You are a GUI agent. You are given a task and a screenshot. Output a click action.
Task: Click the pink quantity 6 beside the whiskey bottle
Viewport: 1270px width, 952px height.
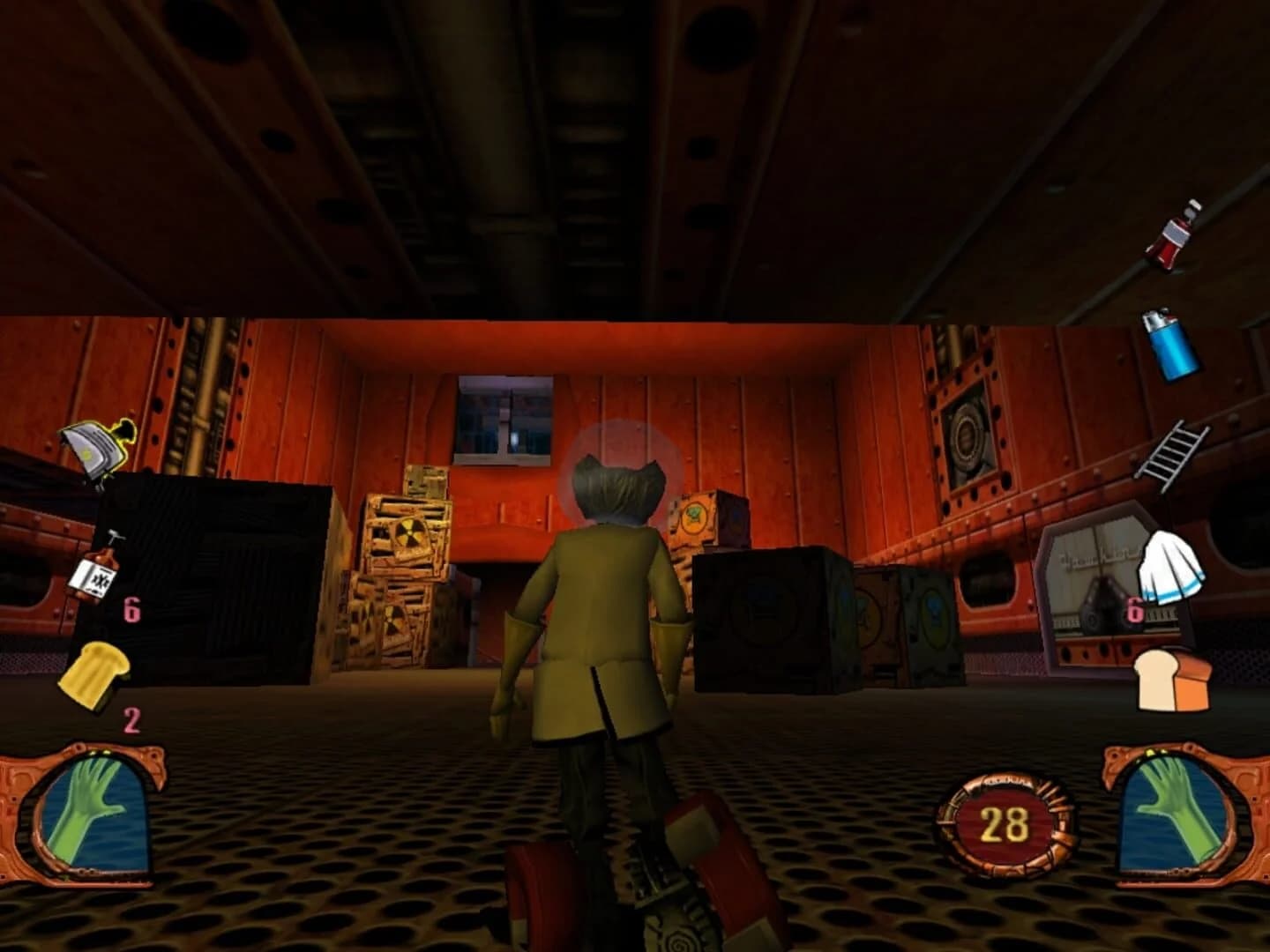click(132, 610)
